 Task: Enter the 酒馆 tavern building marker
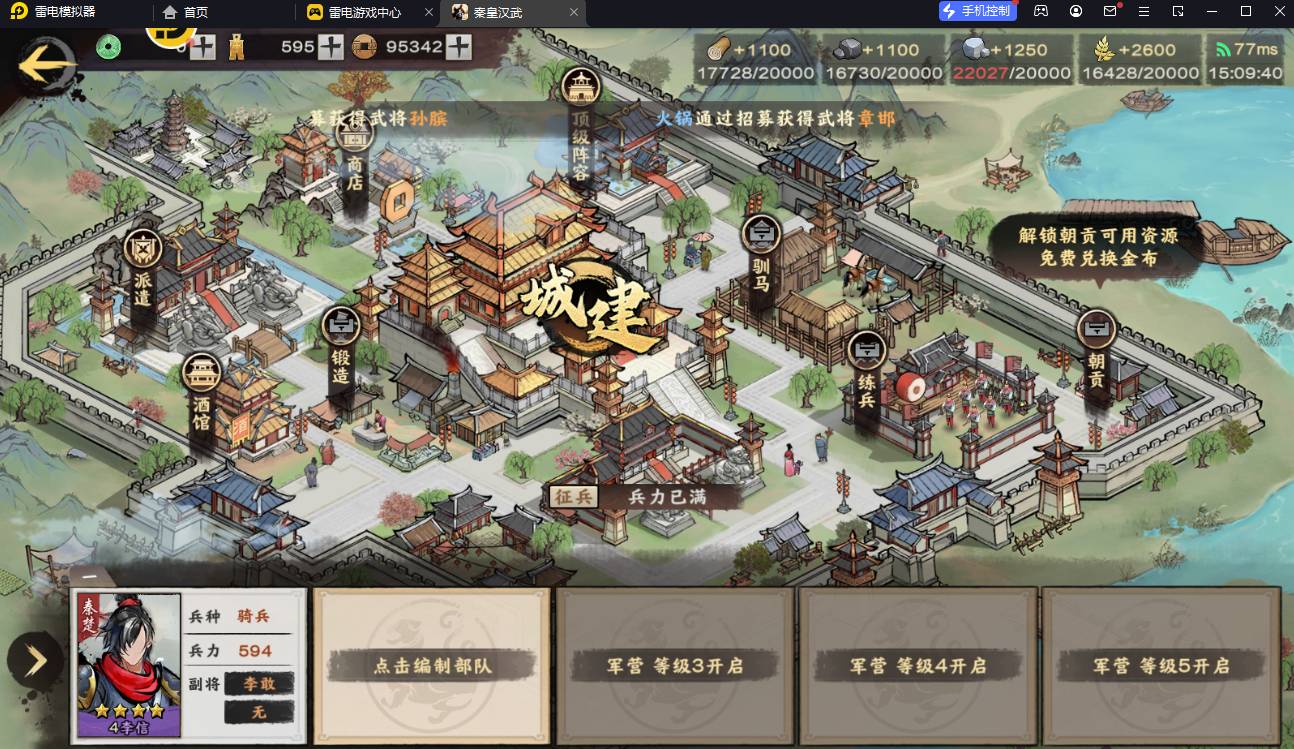[x=202, y=398]
